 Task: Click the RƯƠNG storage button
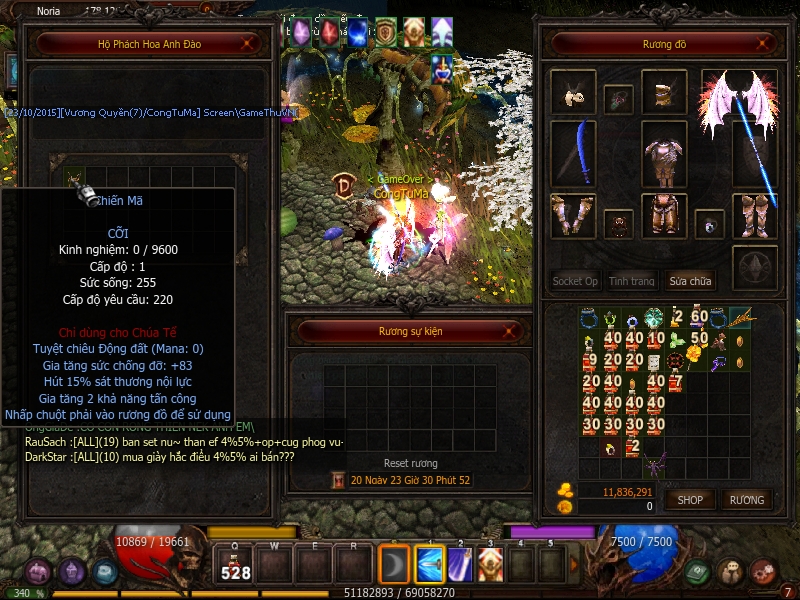[746, 500]
